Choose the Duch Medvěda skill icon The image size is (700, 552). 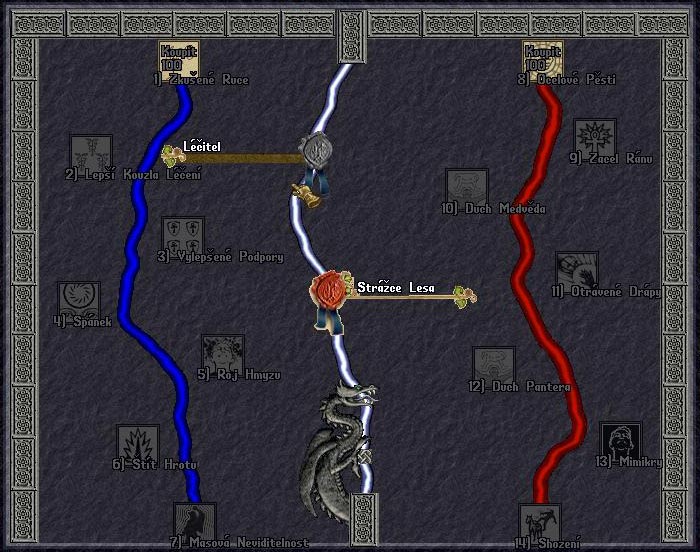tap(466, 189)
